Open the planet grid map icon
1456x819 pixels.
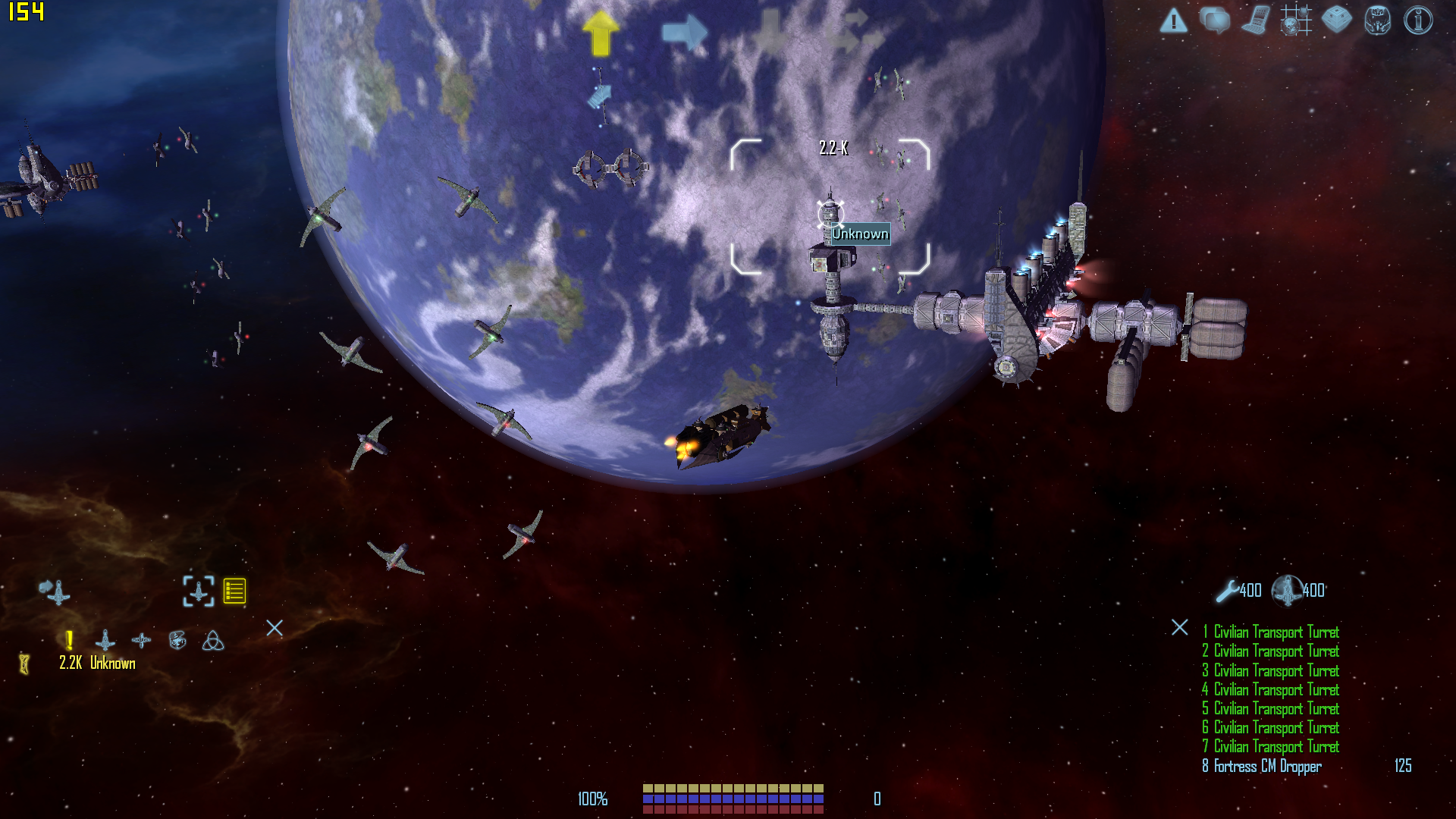(1296, 20)
